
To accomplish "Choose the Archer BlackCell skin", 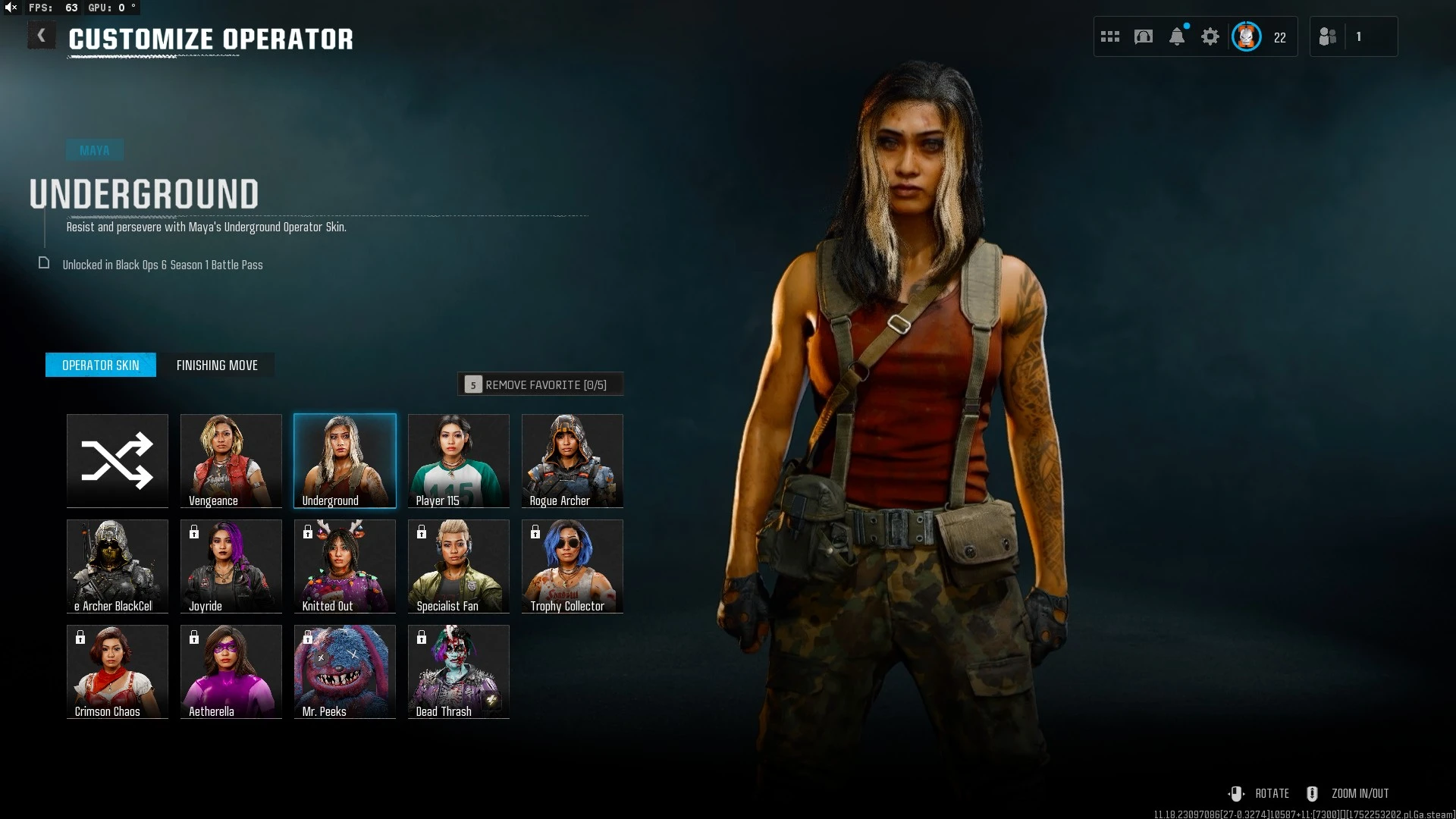I will [118, 566].
